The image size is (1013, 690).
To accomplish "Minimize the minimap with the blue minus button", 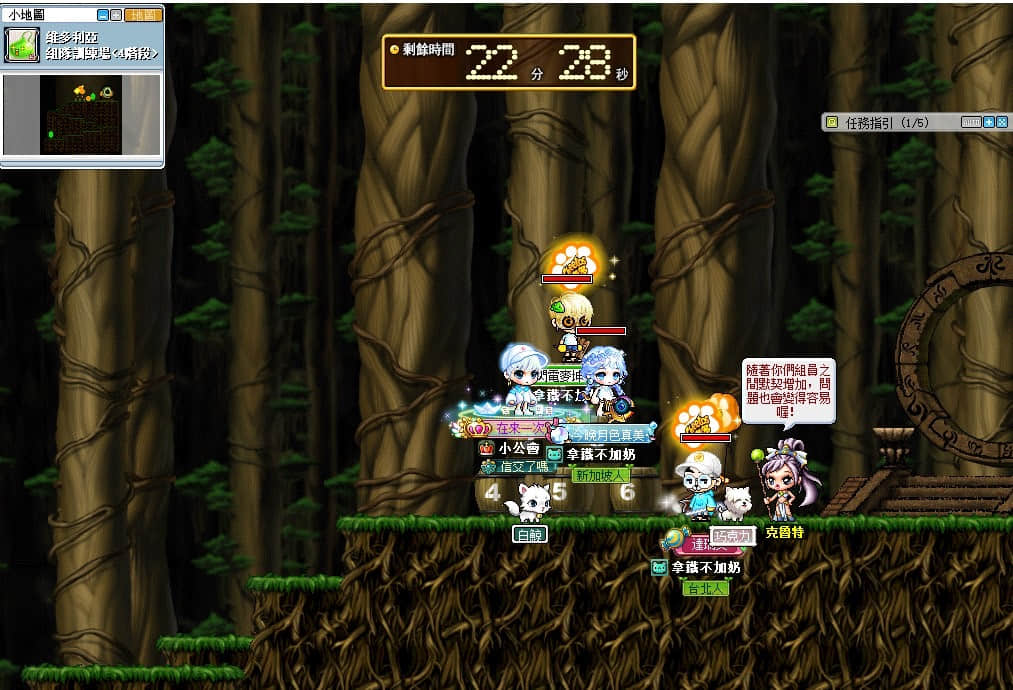I will point(103,16).
